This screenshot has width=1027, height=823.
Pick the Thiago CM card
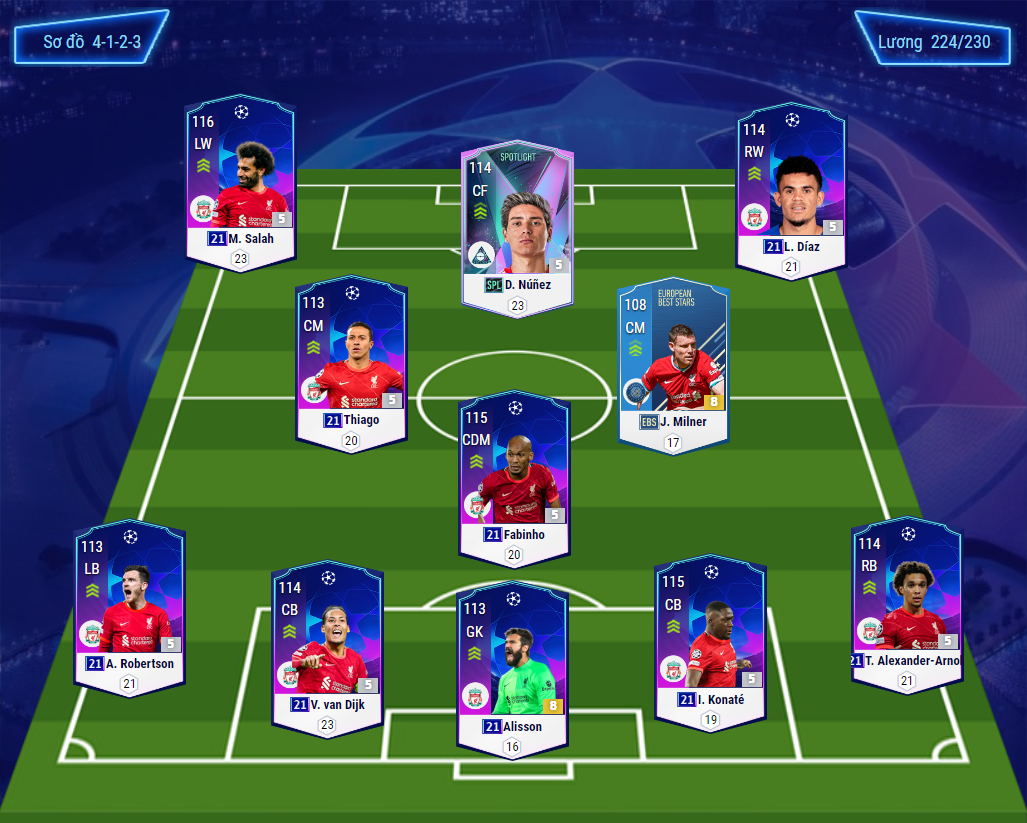point(351,358)
